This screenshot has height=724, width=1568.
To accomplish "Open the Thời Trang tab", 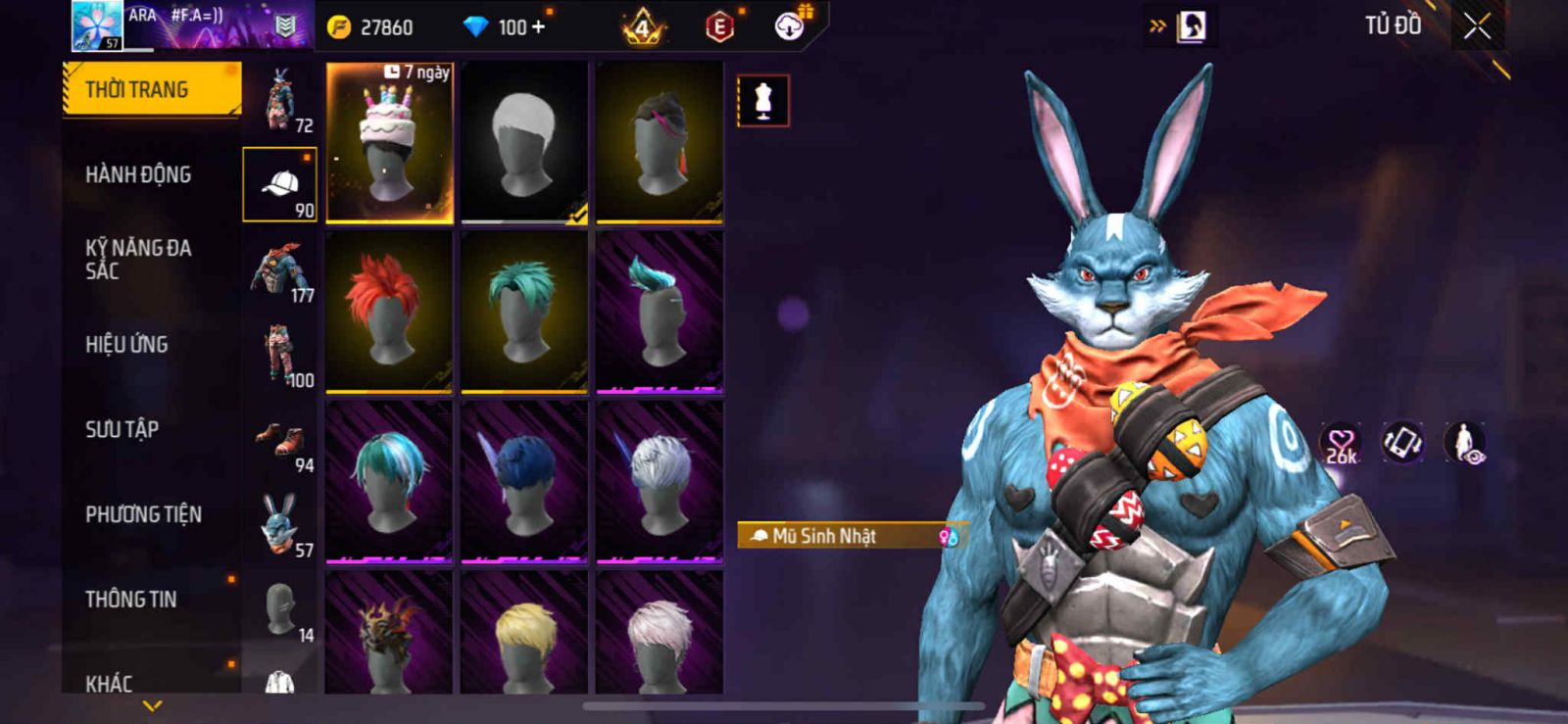I will point(151,90).
